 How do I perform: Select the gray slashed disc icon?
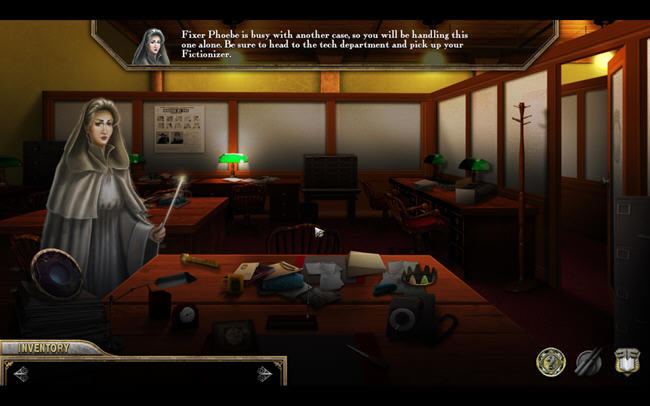point(590,362)
